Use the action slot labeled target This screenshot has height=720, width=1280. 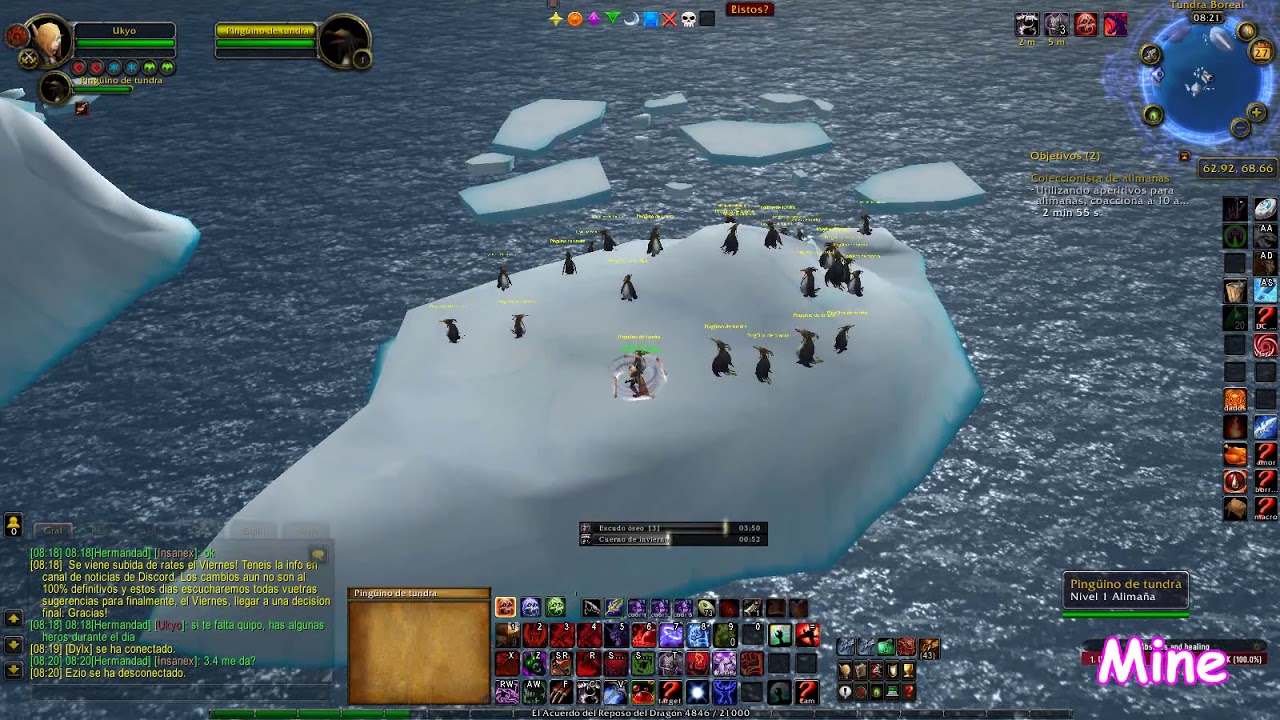[x=670, y=691]
